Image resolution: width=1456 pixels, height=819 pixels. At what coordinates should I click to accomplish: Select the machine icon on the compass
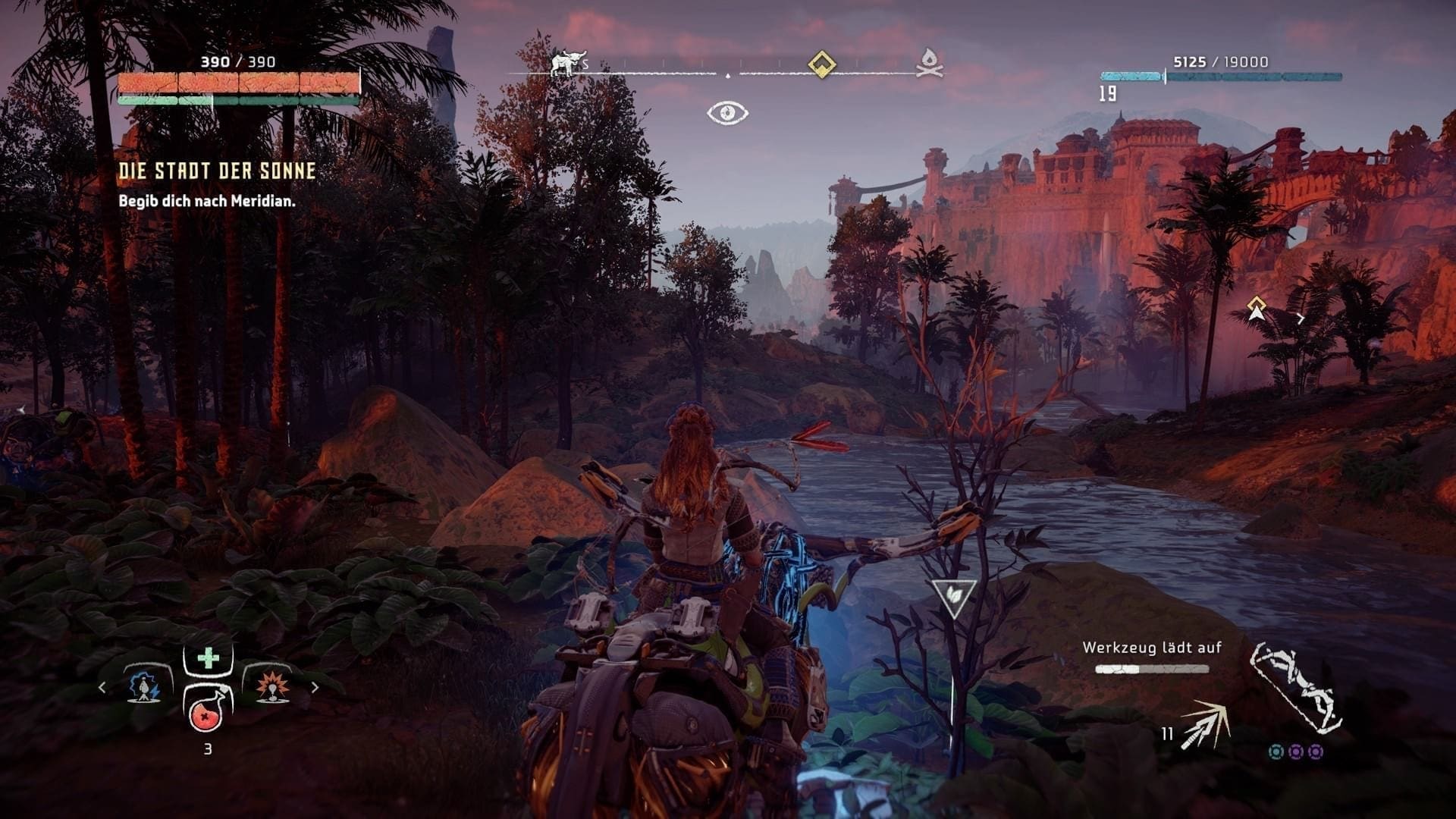[569, 64]
